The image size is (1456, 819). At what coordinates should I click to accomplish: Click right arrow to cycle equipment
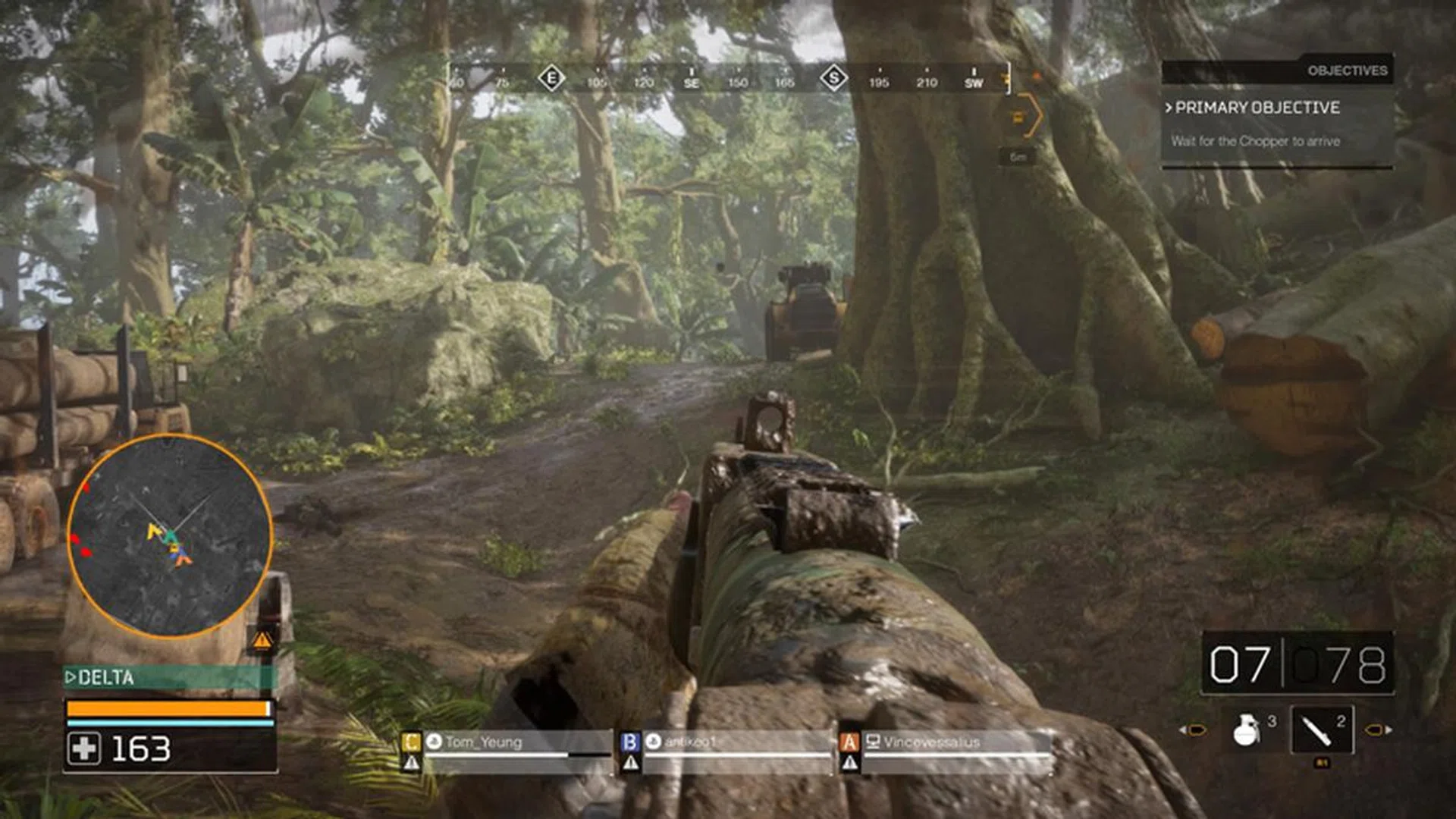(x=1378, y=728)
